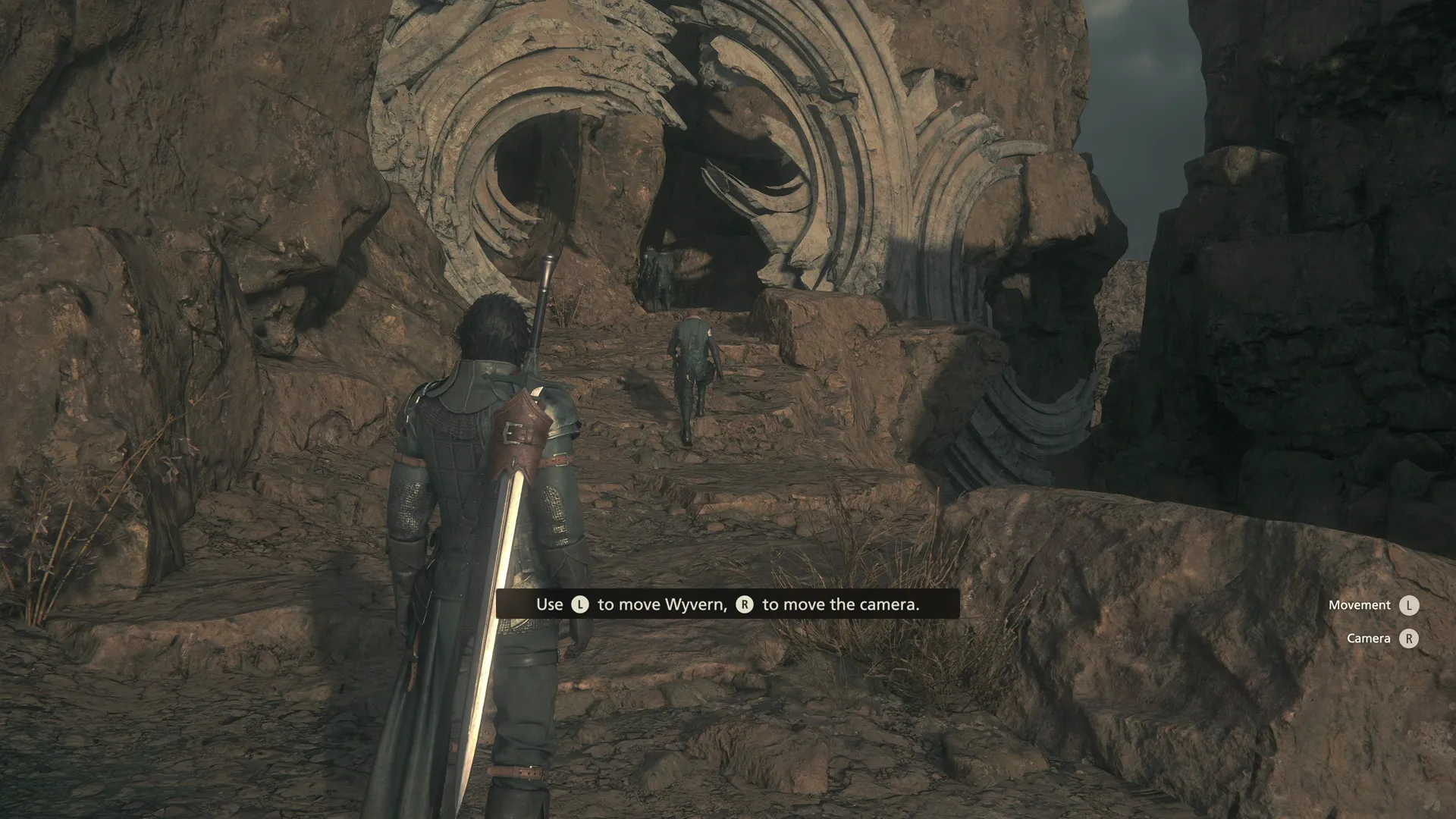Click the L stick icon in the tutorial message
Image resolution: width=1456 pixels, height=819 pixels.
[579, 604]
